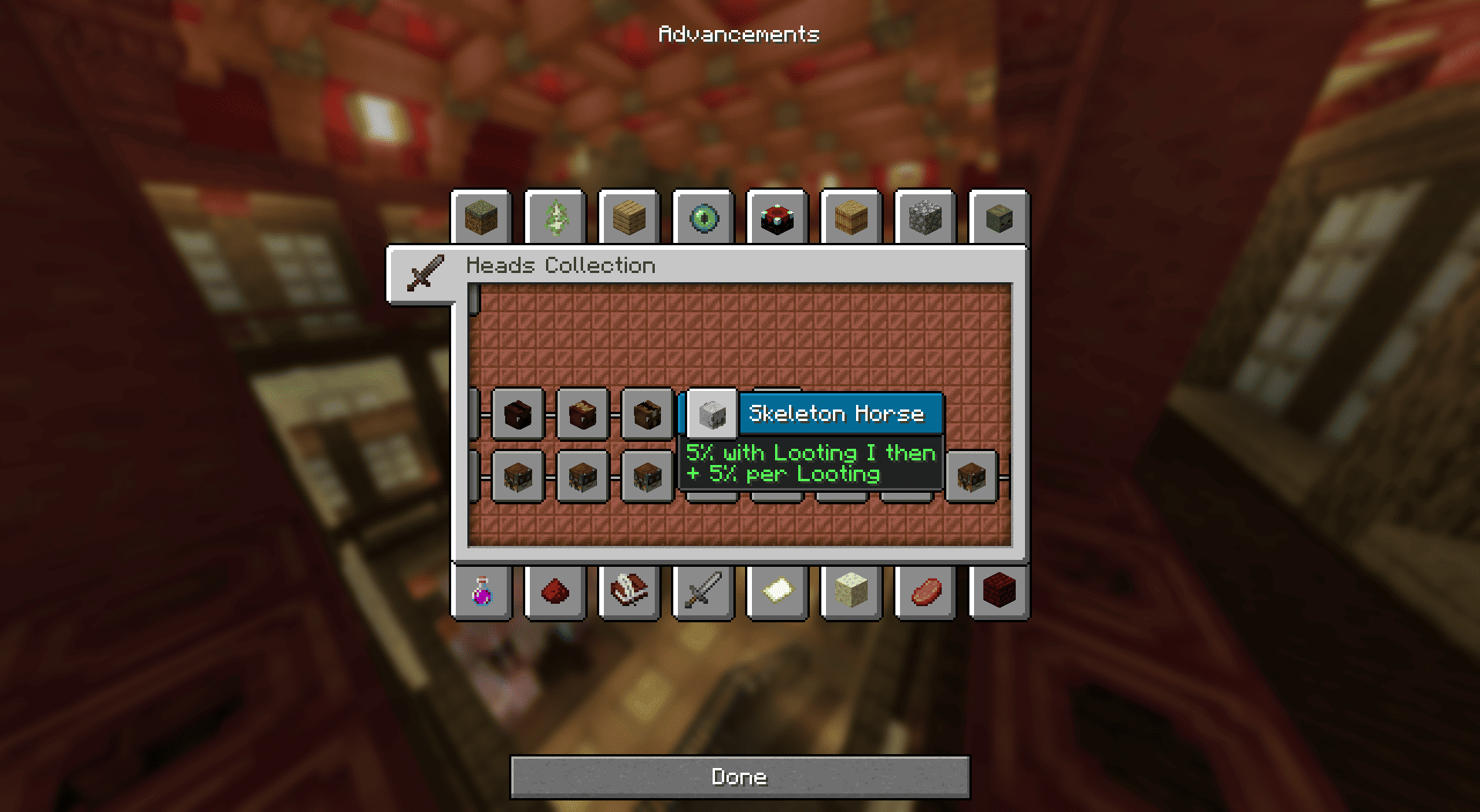Viewport: 1480px width, 812px height.
Task: Switch to the Eye of Ender tab
Action: pos(703,218)
